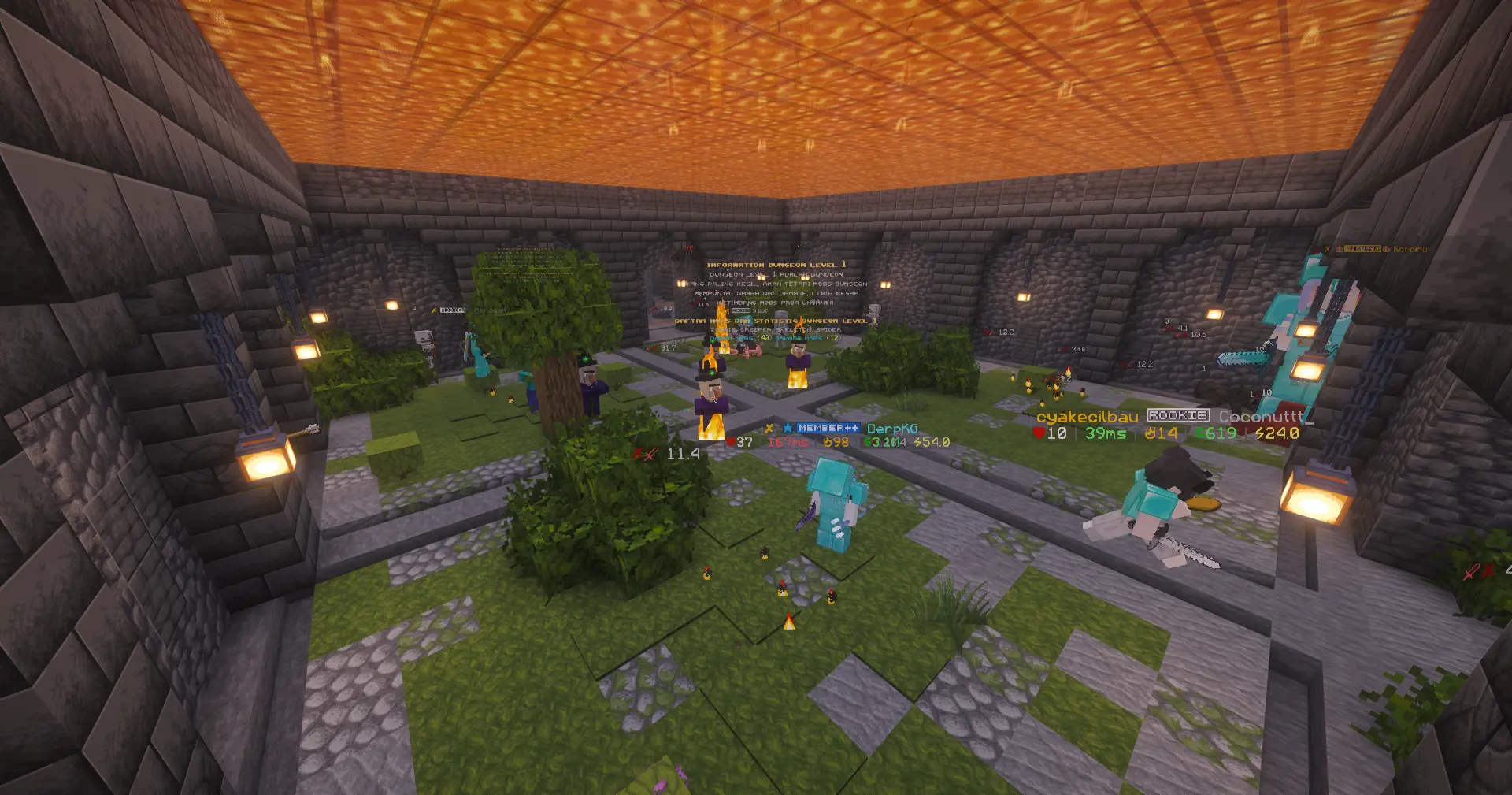The width and height of the screenshot is (1512, 795).
Task: Click the DAMAGE MOBS (12) link
Action: coord(806,339)
